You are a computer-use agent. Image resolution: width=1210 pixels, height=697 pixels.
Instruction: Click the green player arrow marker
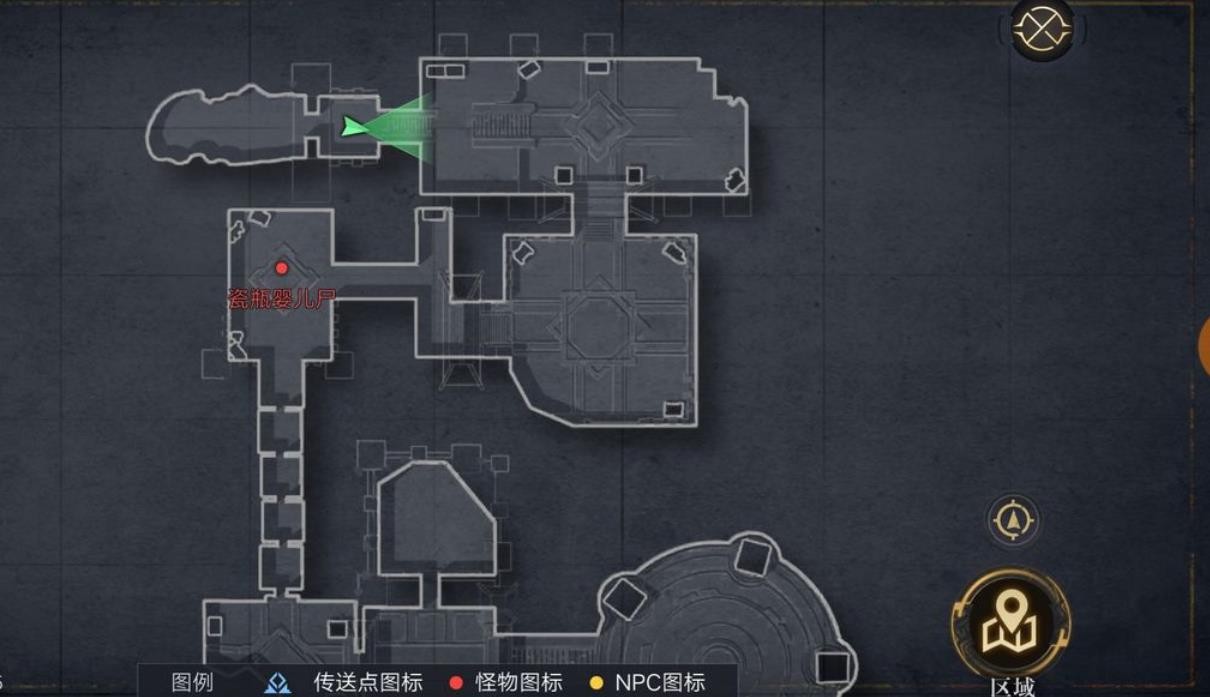354,126
